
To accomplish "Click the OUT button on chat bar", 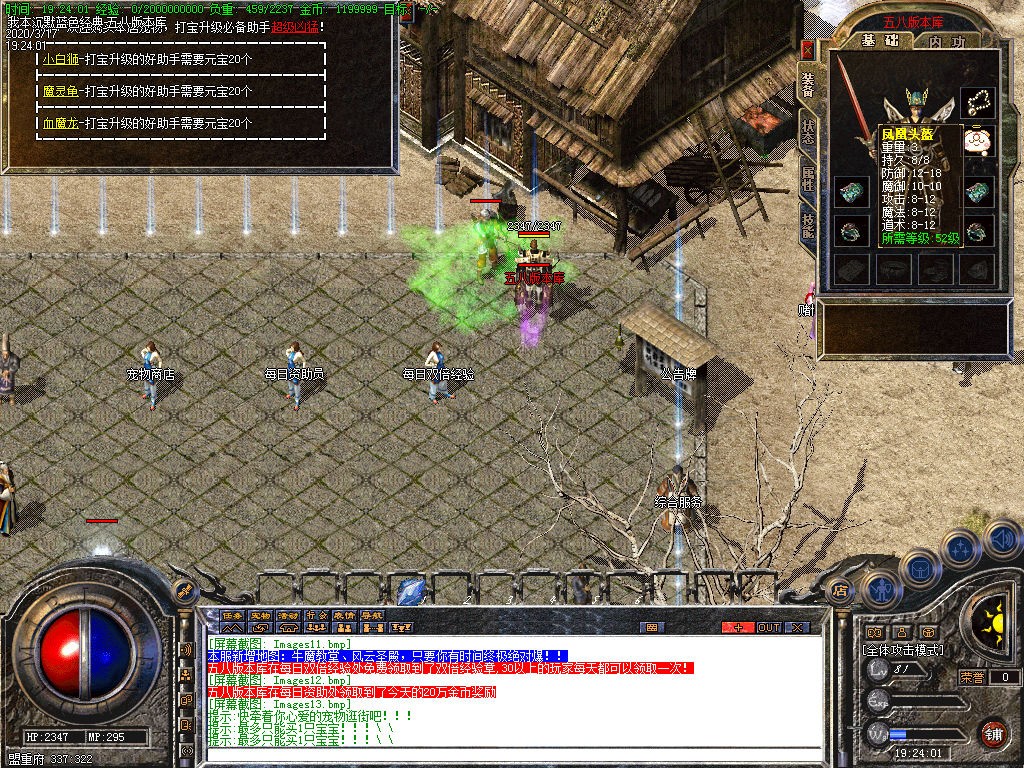I will 768,627.
